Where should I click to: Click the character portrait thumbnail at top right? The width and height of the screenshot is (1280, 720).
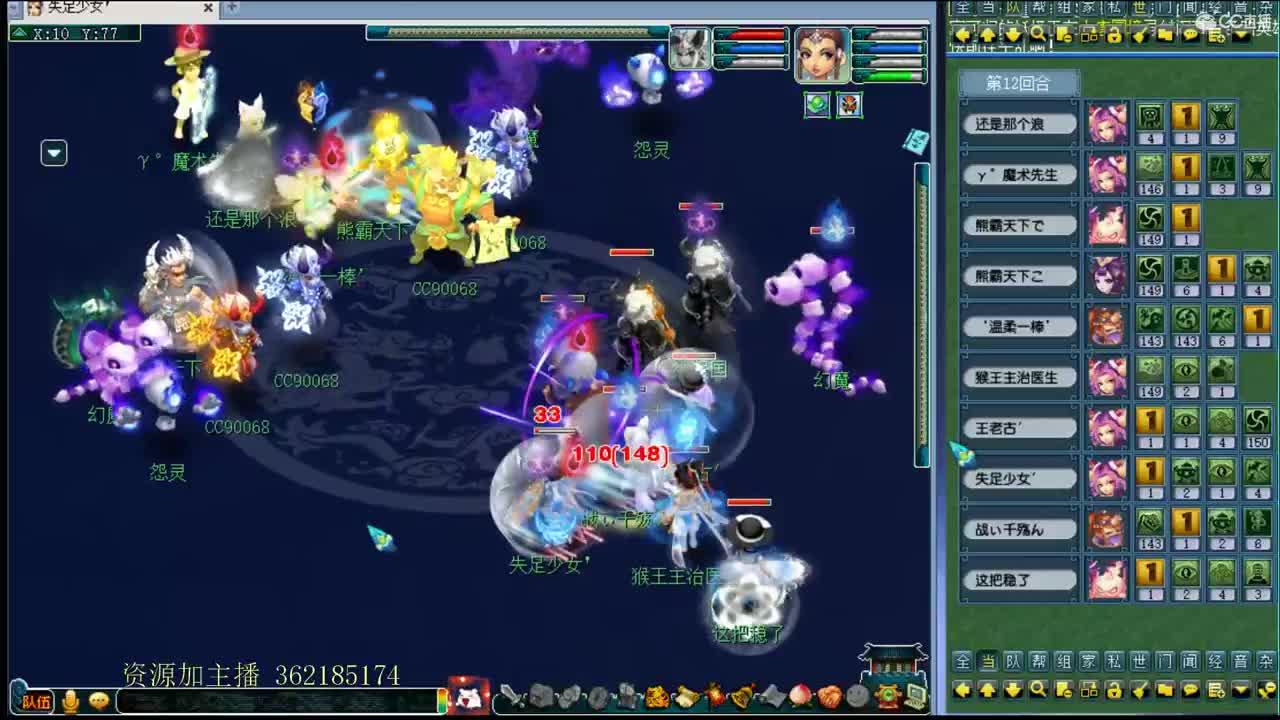coord(822,55)
